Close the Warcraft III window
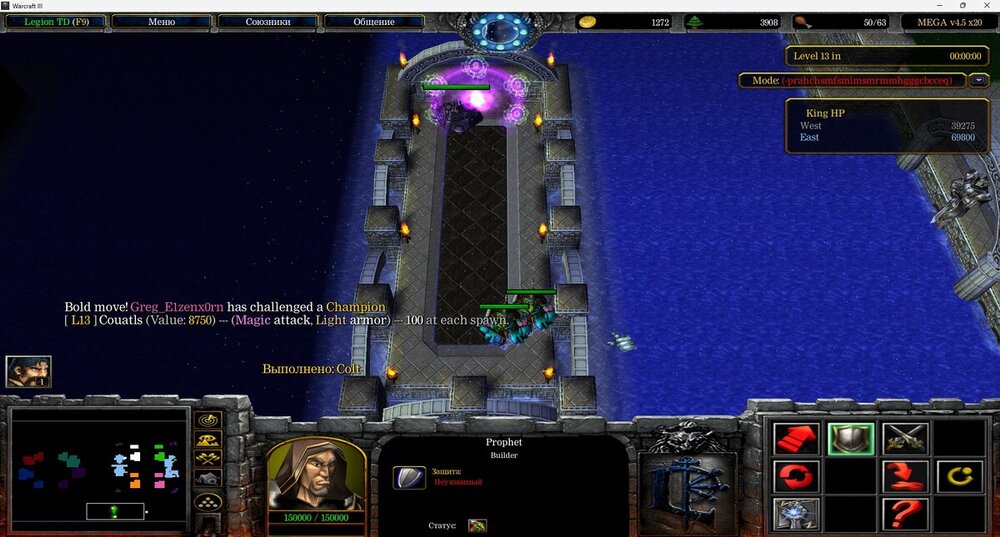Screen dimensions: 1000x537 (987, 5)
